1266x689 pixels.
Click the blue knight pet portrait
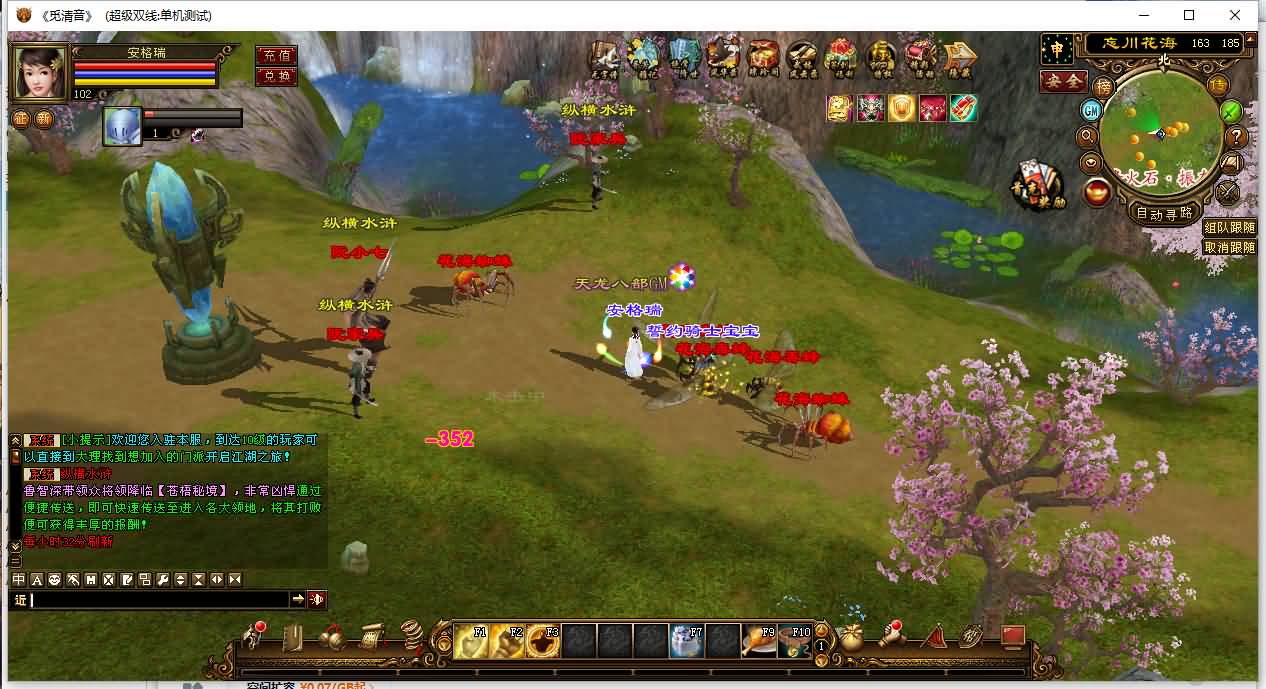122,127
